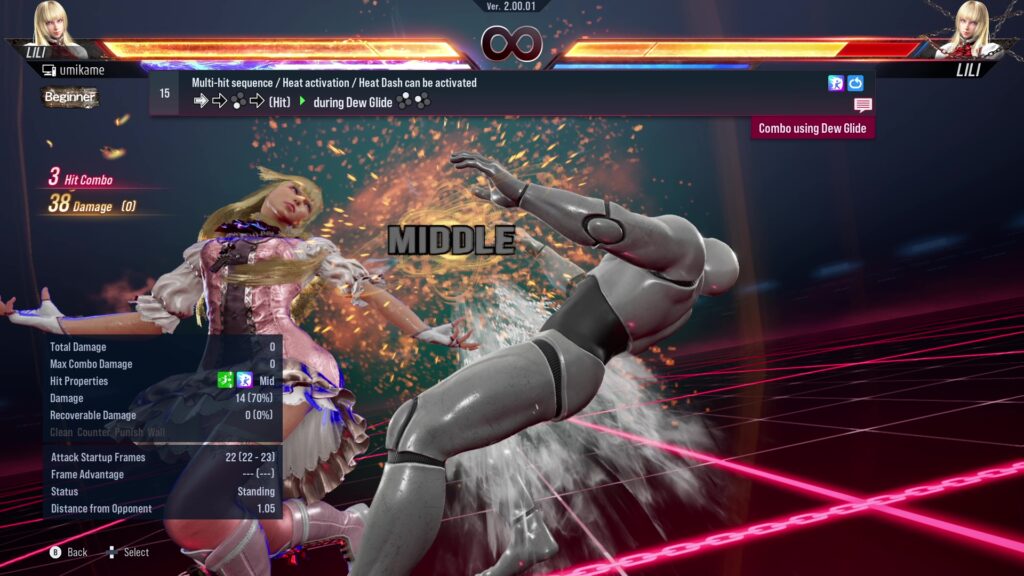This screenshot has width=1024, height=576.
Task: Click the Beginner difficulty badge
Action: pyautogui.click(x=70, y=97)
